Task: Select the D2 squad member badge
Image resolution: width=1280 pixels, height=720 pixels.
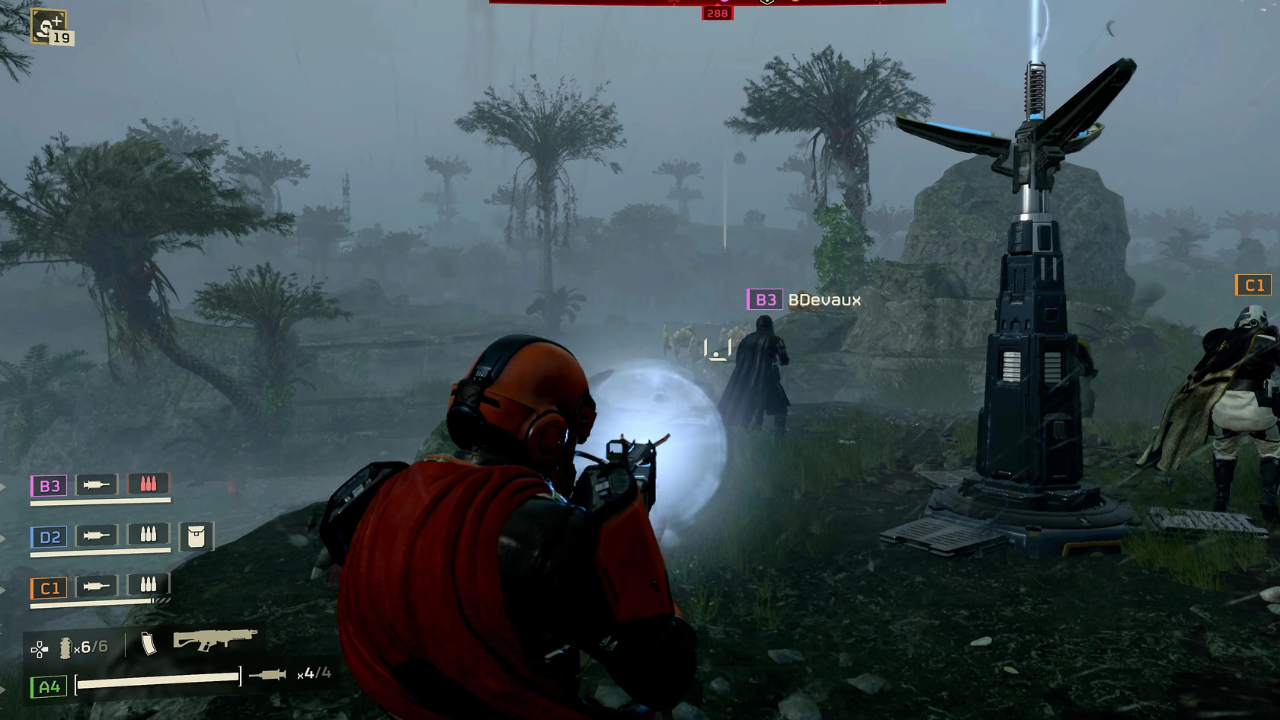Action: click(x=50, y=537)
